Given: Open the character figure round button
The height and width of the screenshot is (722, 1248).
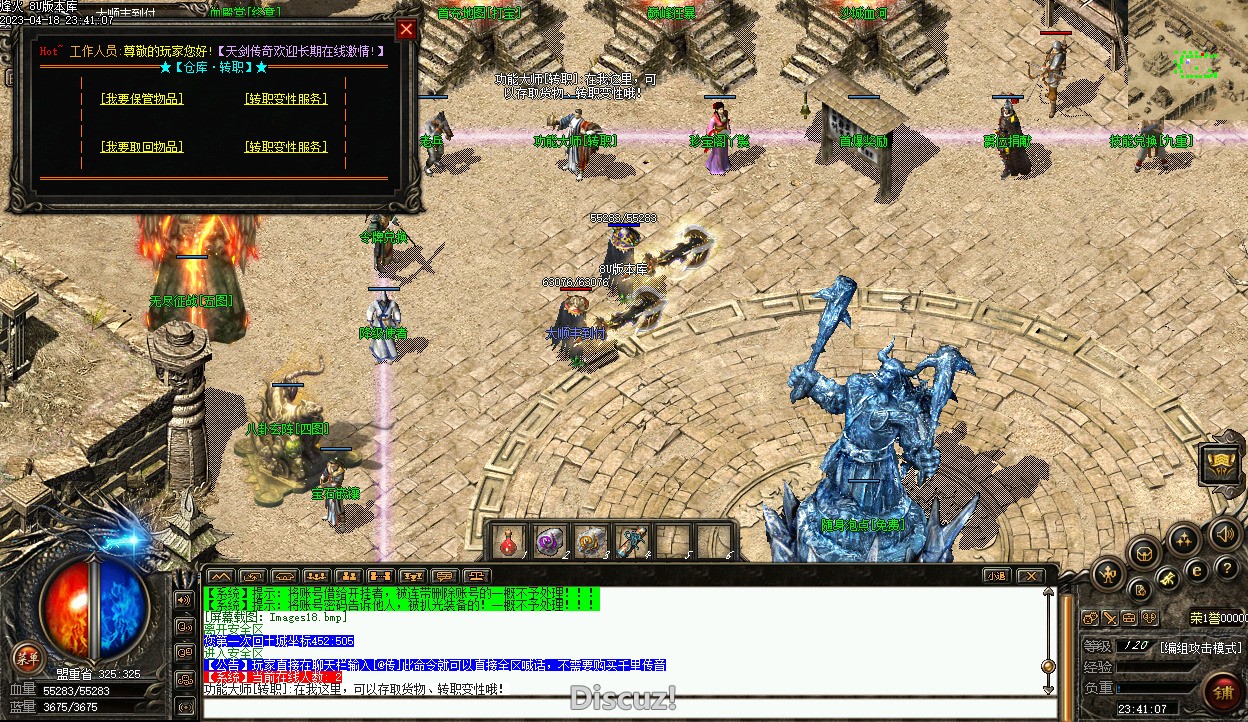Looking at the screenshot, I should click(x=1109, y=574).
